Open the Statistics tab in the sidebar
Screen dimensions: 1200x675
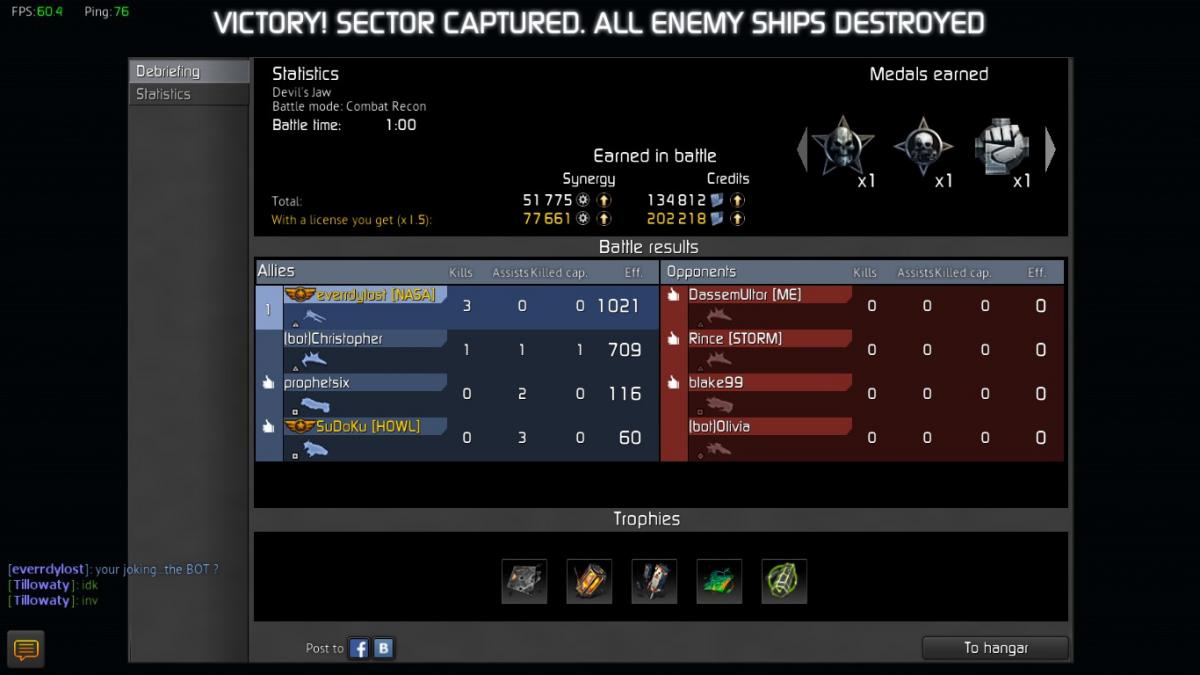coord(188,94)
